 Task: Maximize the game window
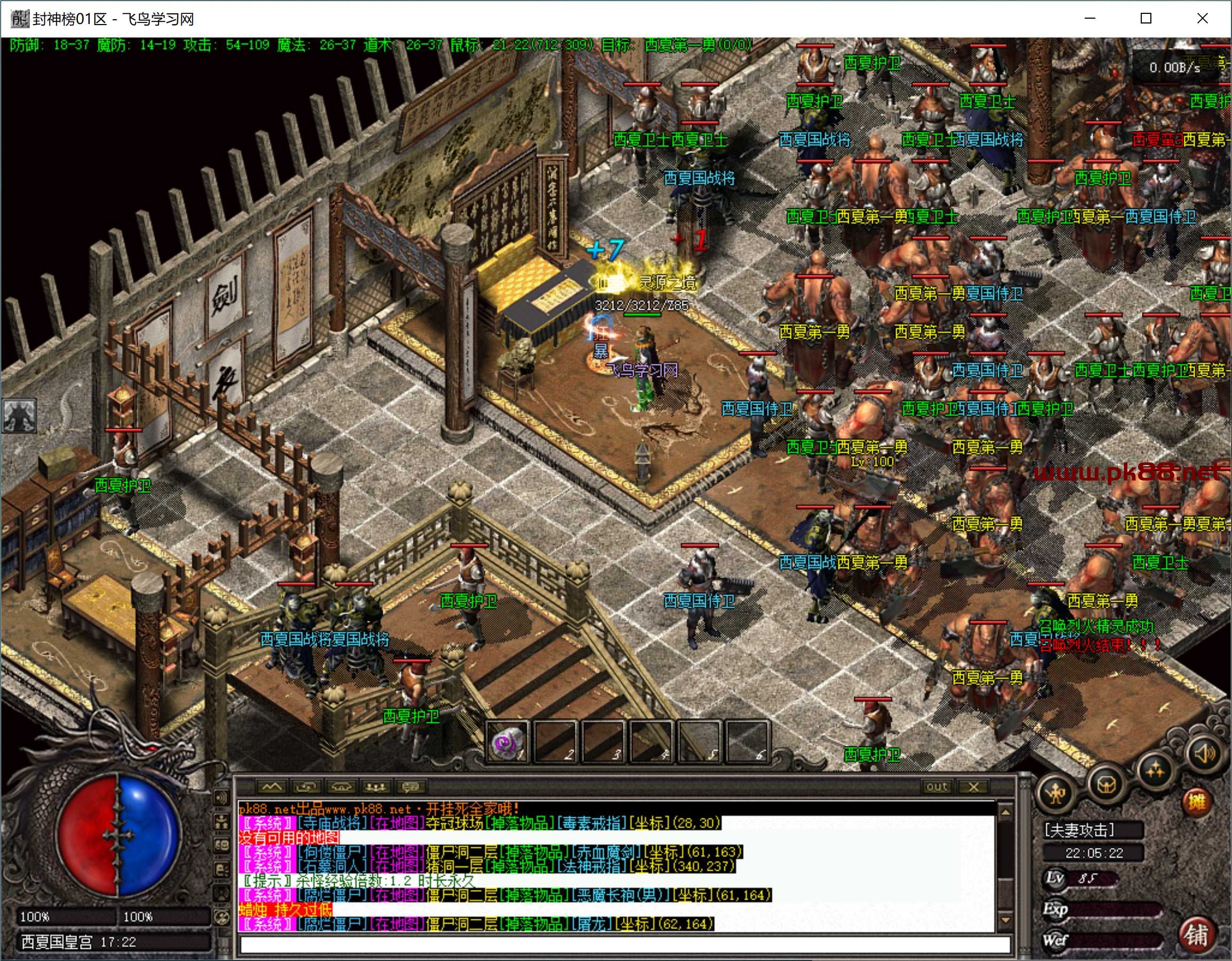pyautogui.click(x=1146, y=19)
